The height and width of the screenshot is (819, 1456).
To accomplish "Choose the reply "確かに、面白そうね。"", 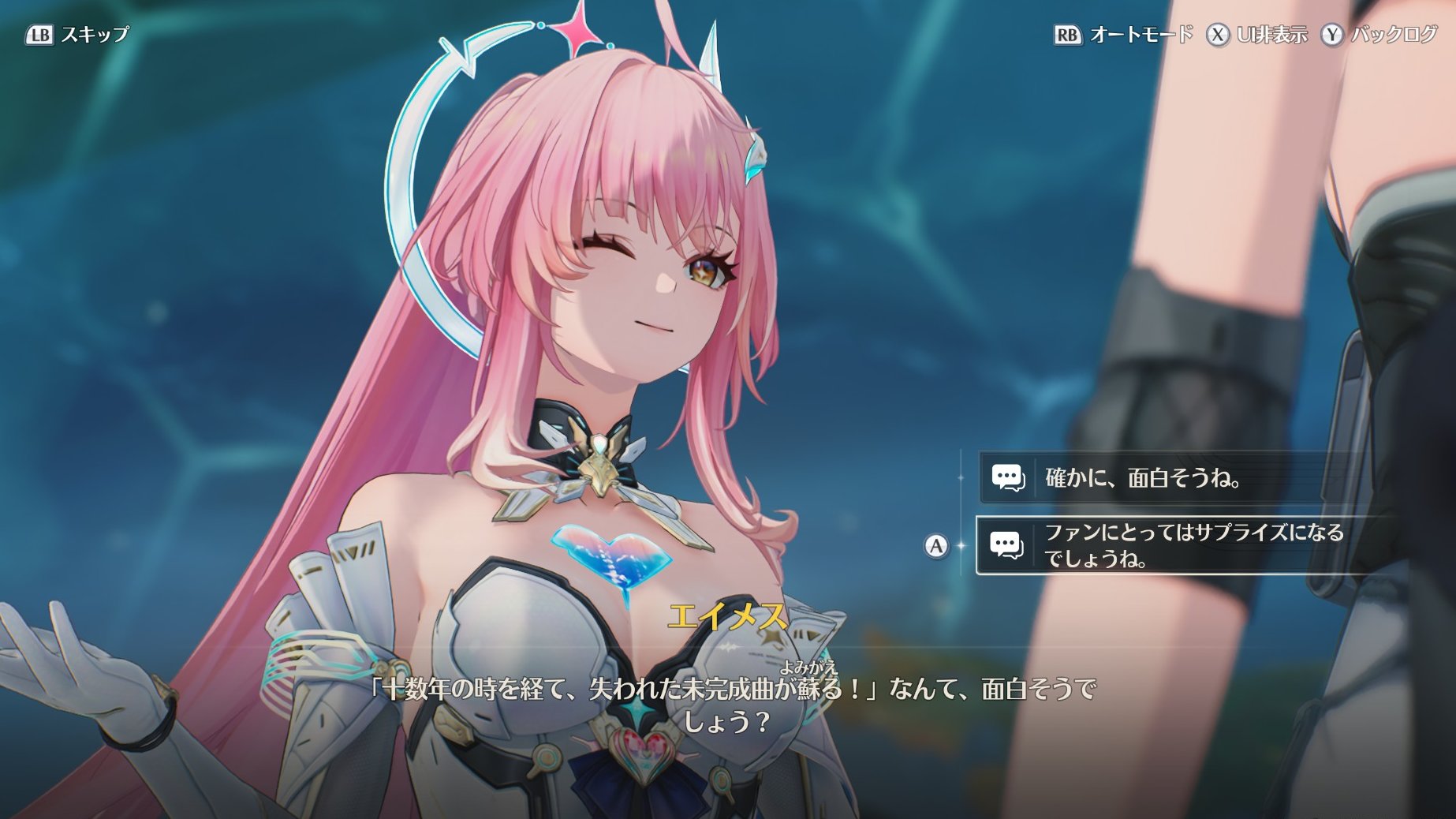I will (1144, 478).
